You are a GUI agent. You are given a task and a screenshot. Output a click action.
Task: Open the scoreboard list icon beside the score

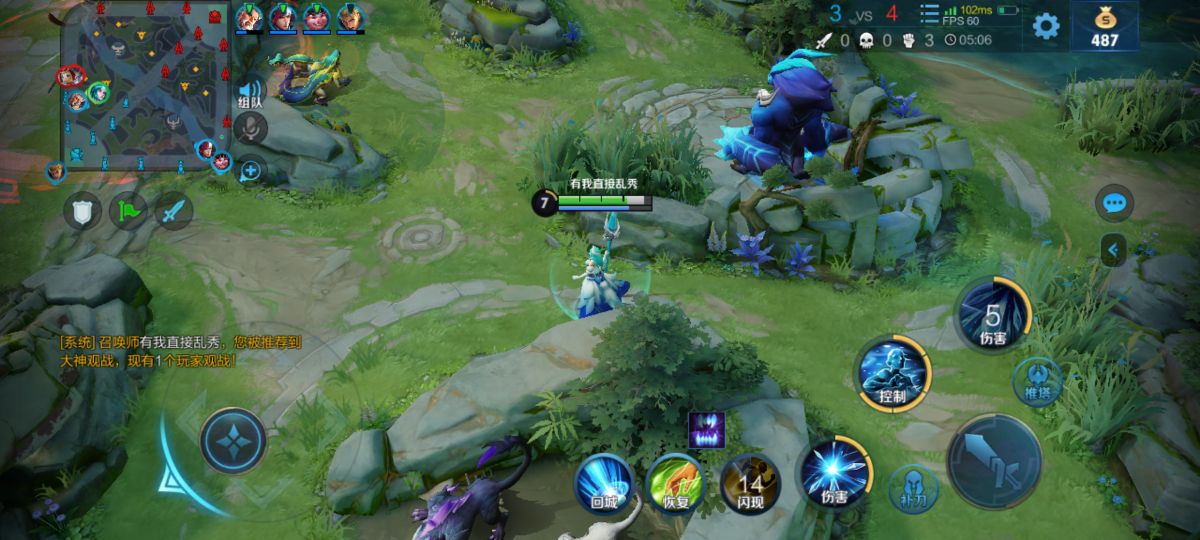(x=930, y=14)
